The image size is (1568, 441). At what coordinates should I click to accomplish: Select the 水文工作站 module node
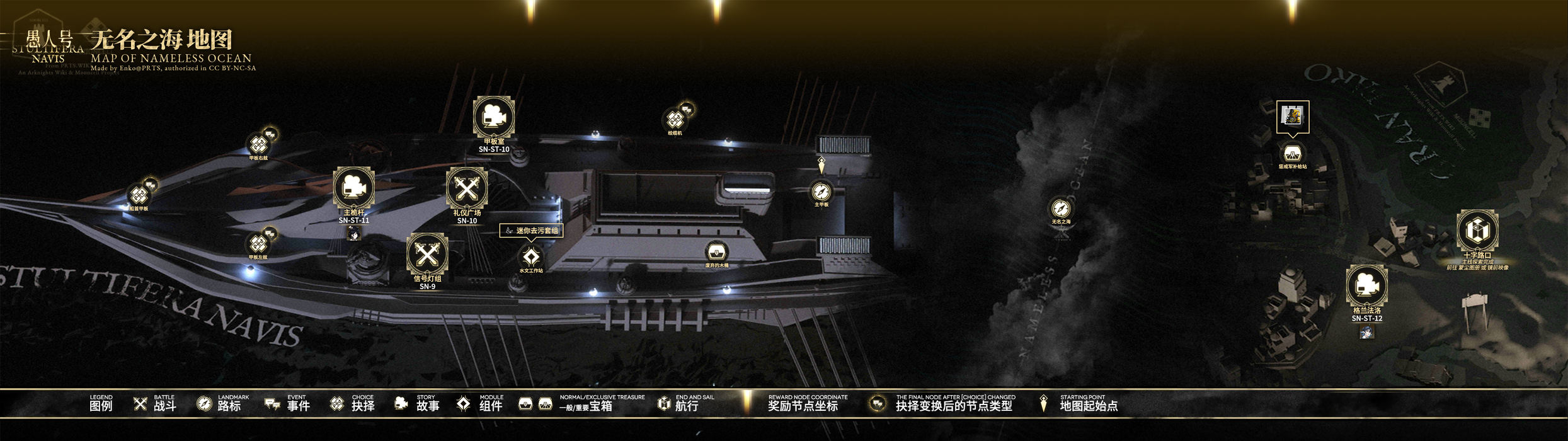[531, 257]
